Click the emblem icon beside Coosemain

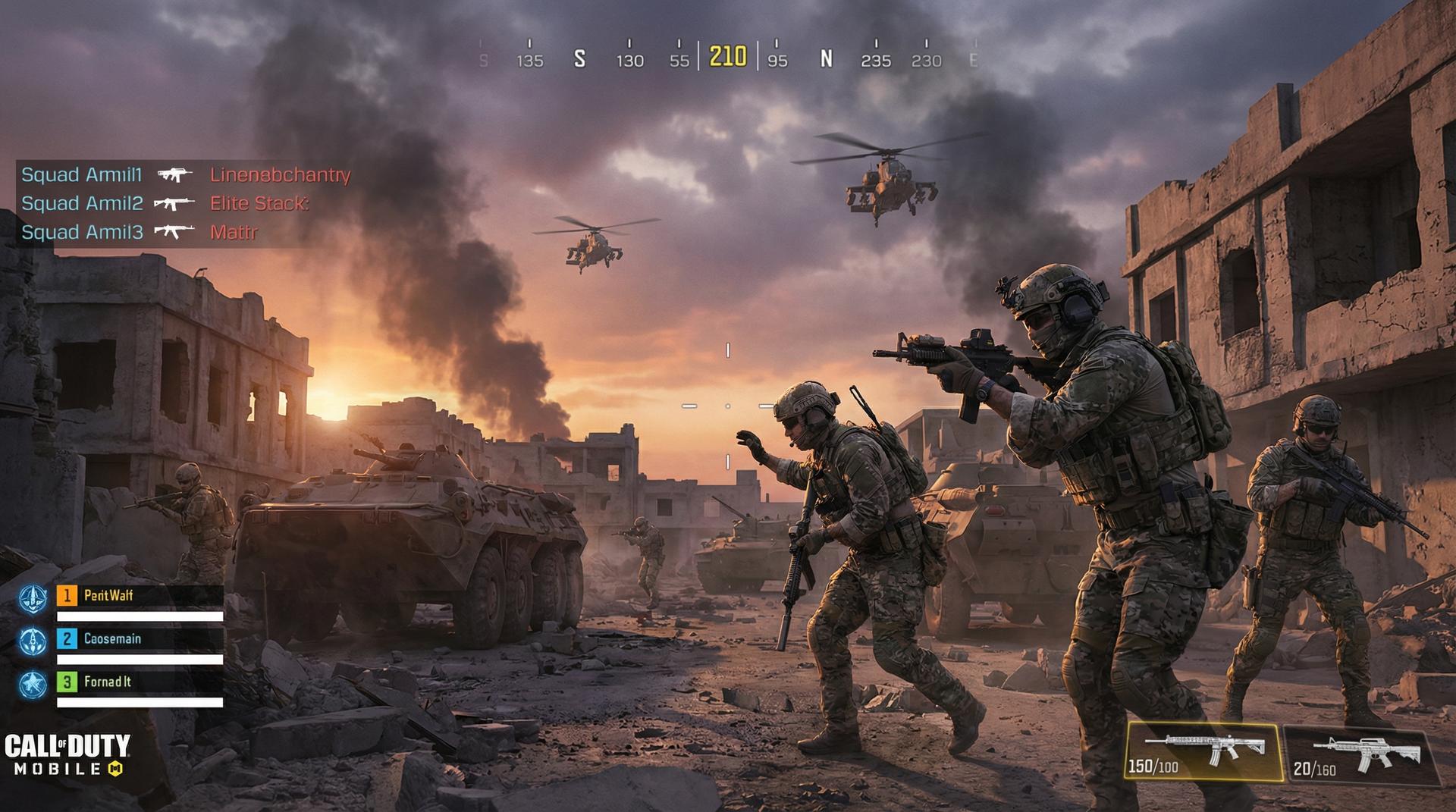[x=33, y=641]
